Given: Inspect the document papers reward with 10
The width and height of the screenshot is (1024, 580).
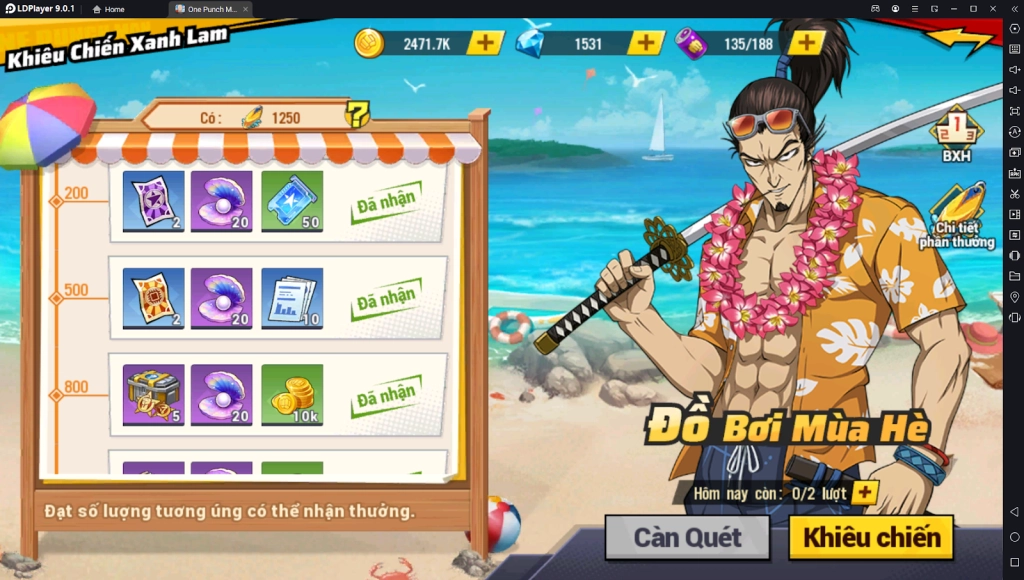Looking at the screenshot, I should click(292, 298).
